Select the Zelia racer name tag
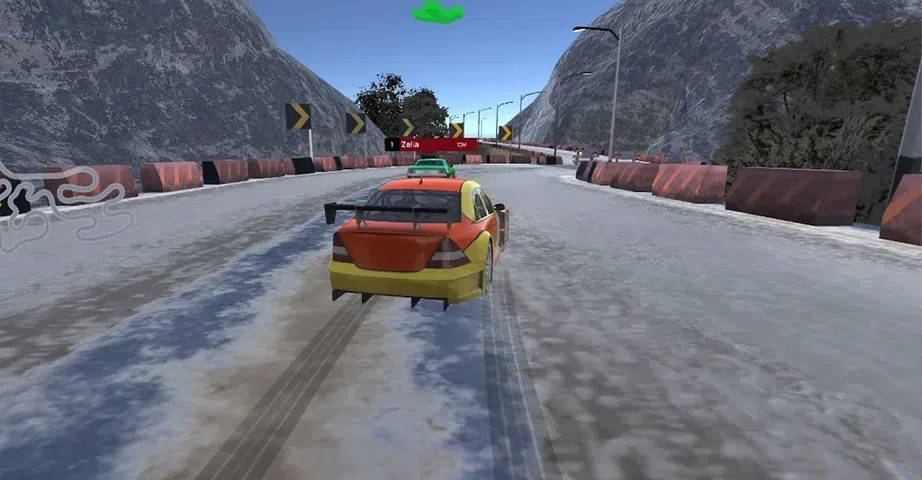The image size is (922, 480). point(430,145)
